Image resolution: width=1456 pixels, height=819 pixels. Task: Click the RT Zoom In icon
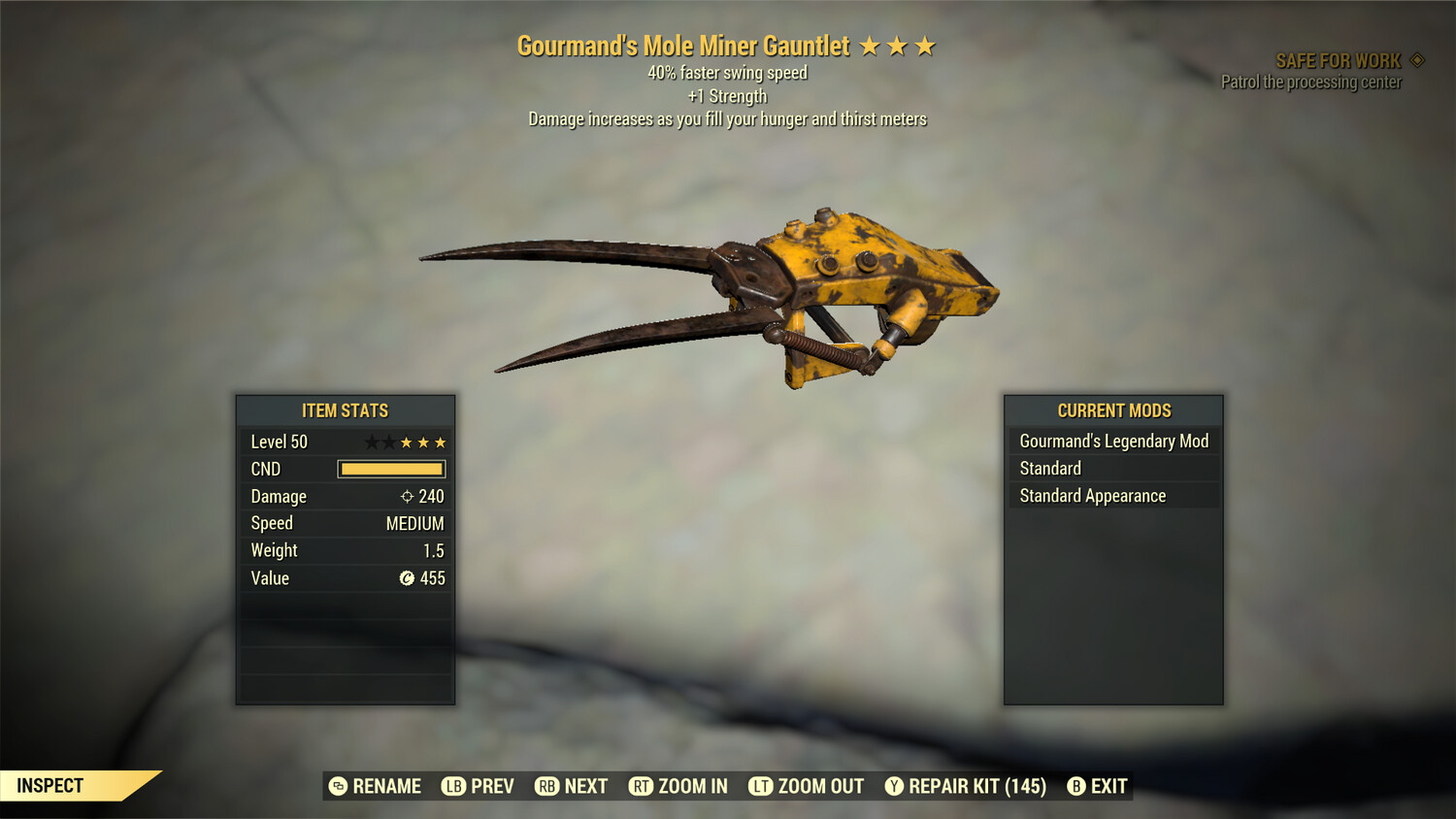click(643, 786)
